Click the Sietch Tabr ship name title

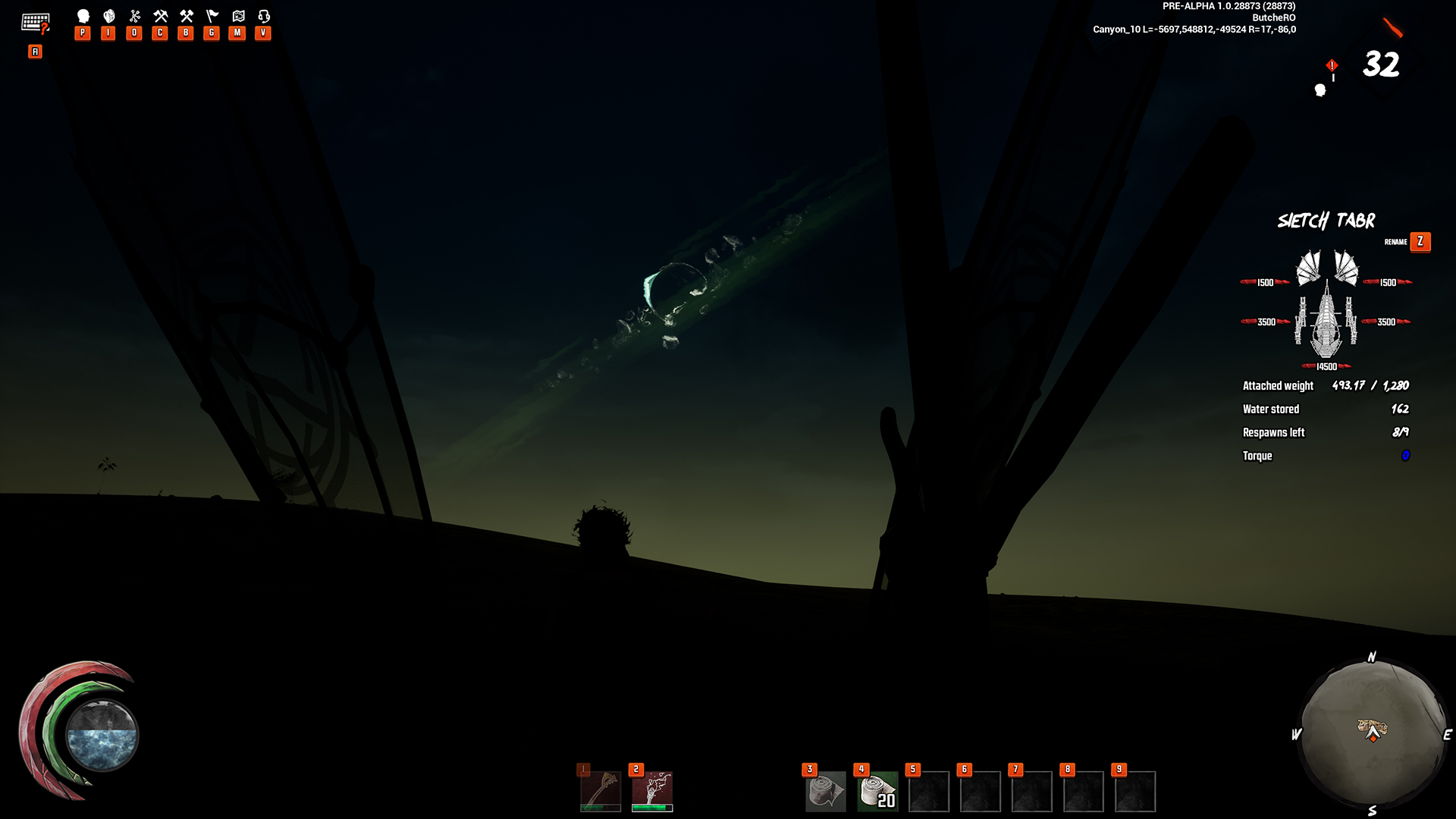[x=1326, y=221]
